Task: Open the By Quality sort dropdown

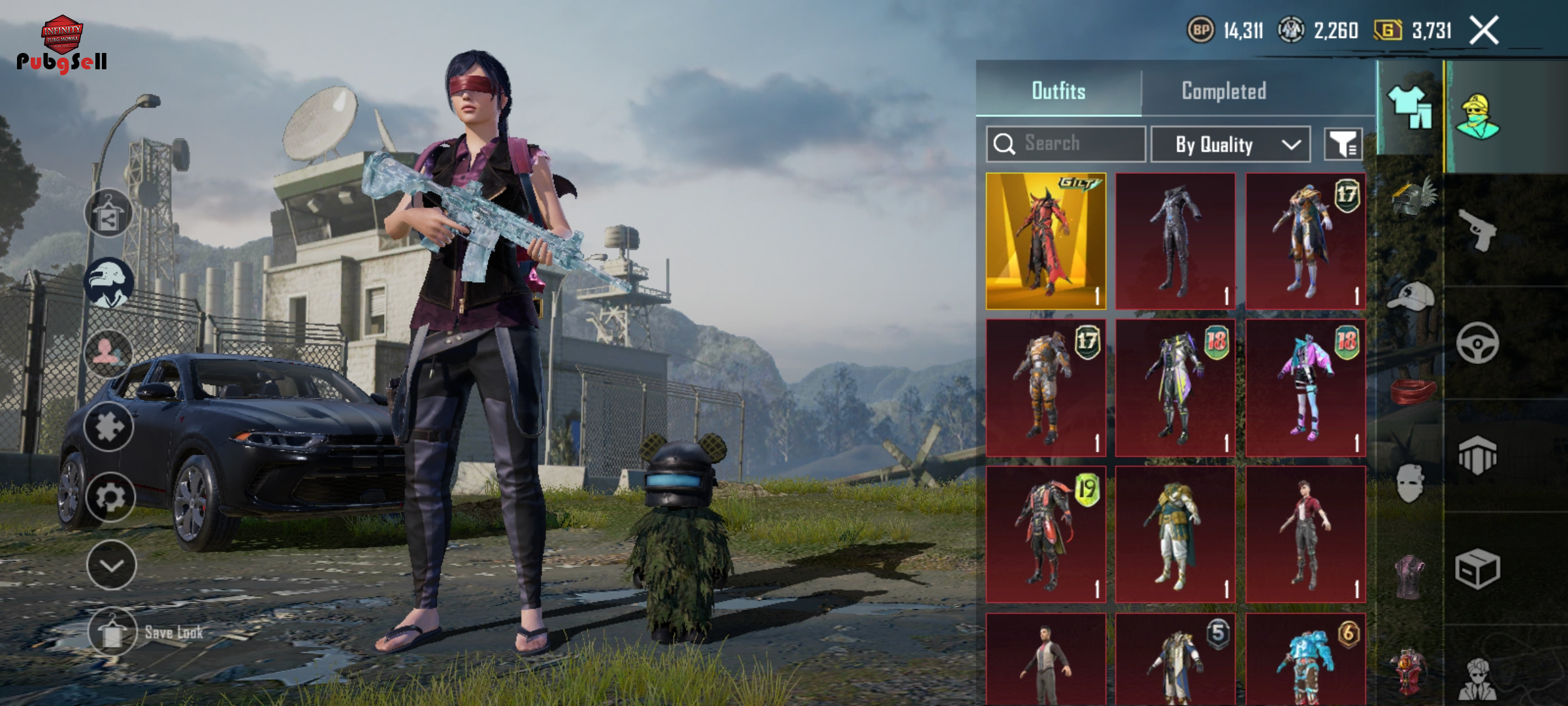Action: tap(1230, 144)
